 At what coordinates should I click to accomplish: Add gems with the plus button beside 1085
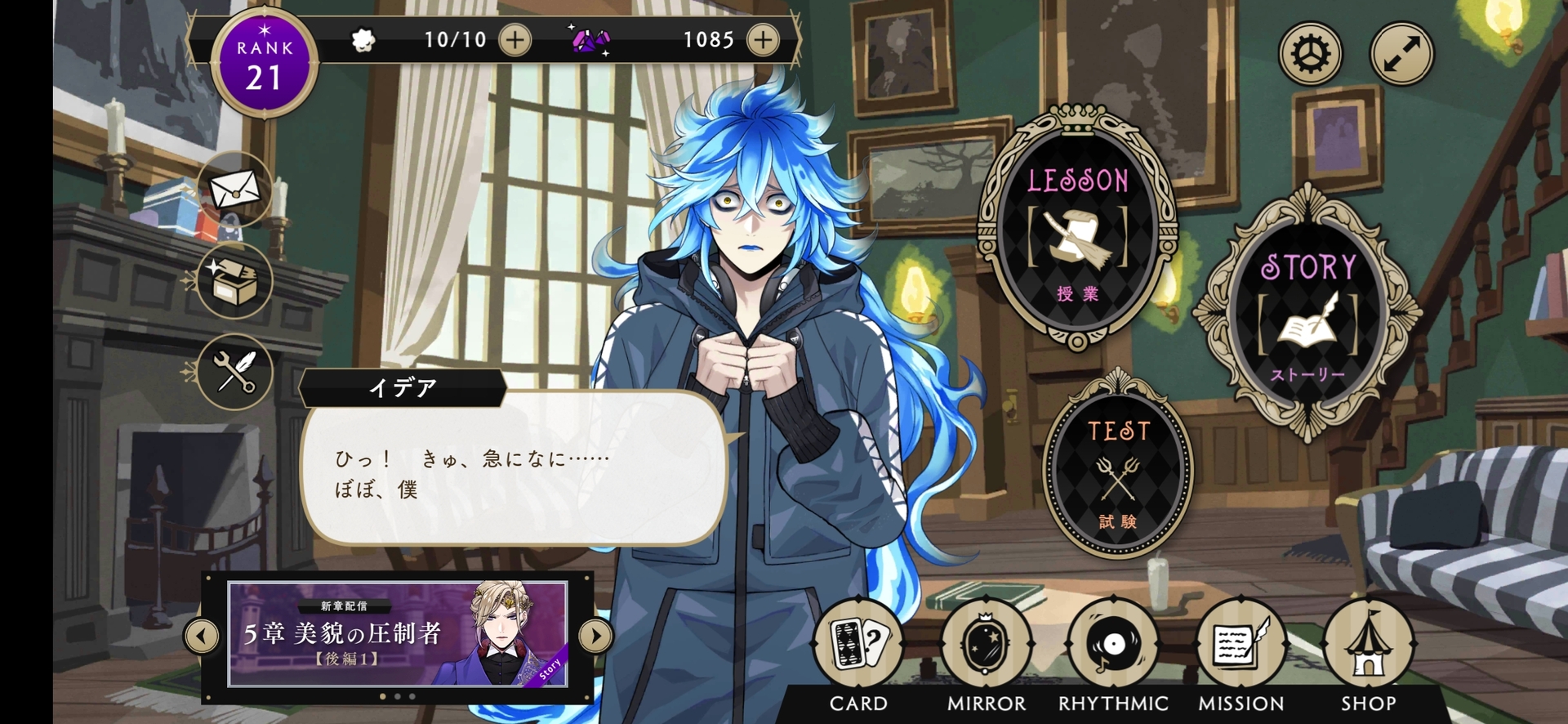(x=762, y=39)
